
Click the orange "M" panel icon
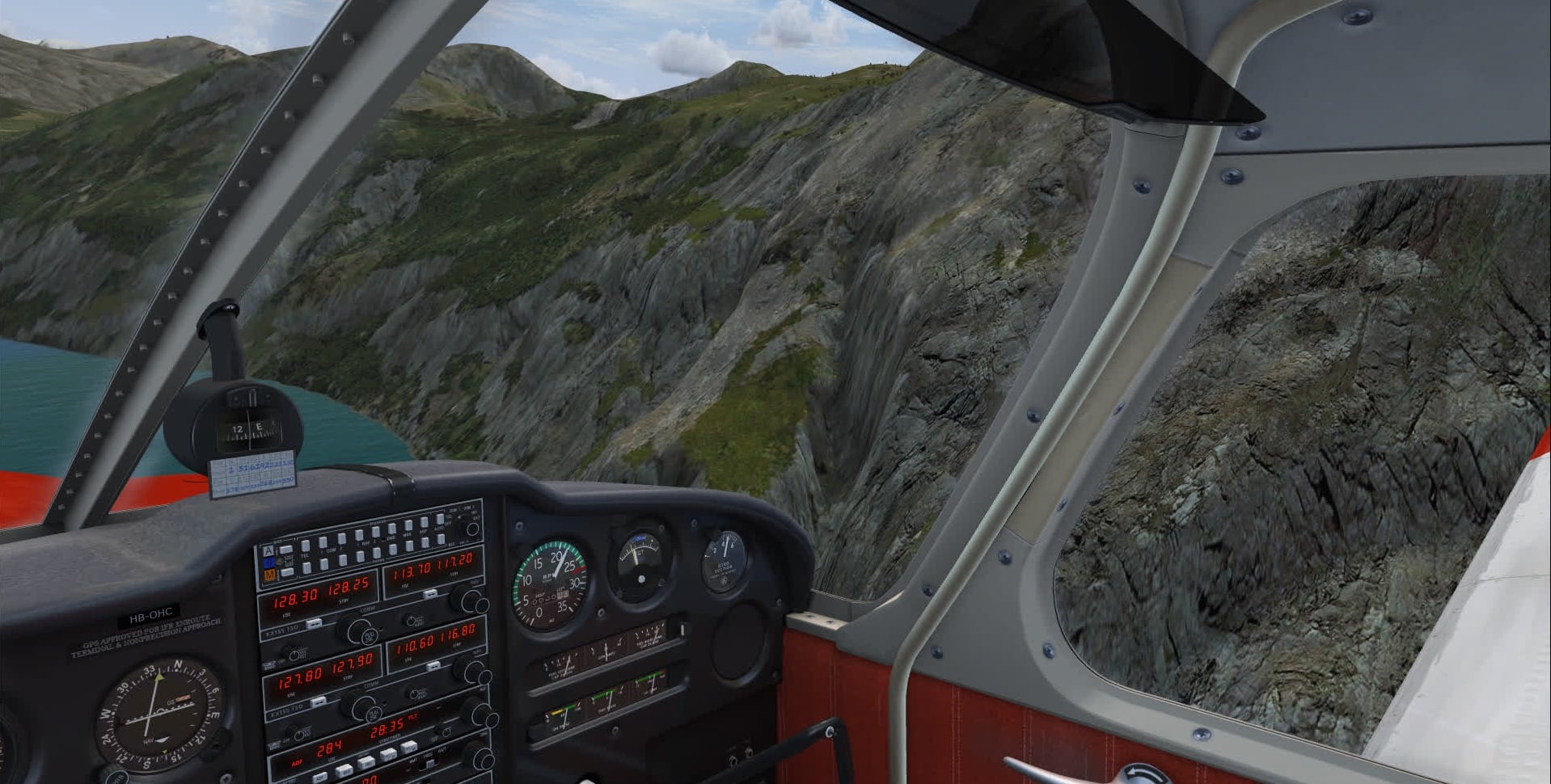[x=269, y=575]
